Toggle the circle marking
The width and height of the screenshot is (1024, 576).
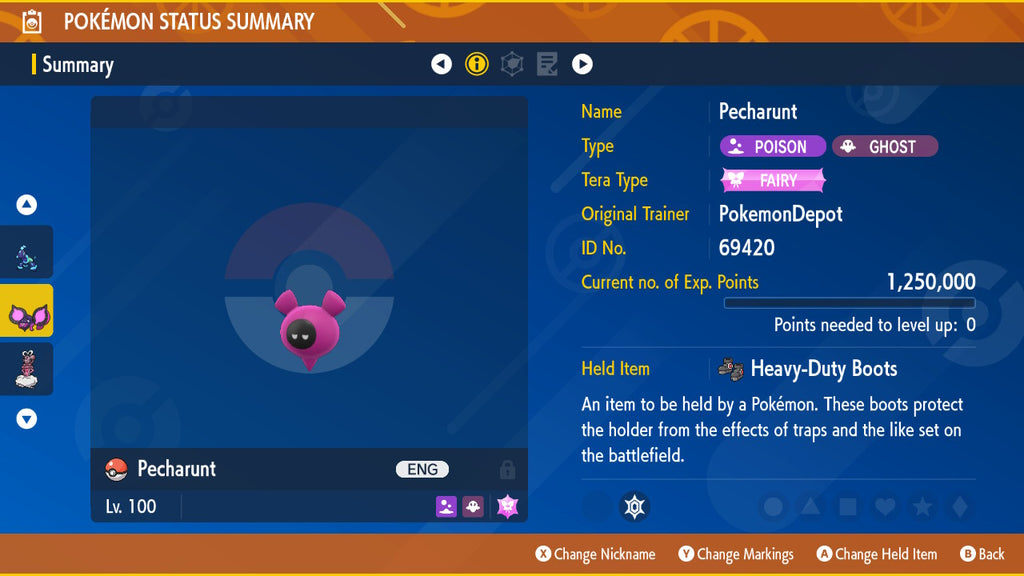click(773, 507)
